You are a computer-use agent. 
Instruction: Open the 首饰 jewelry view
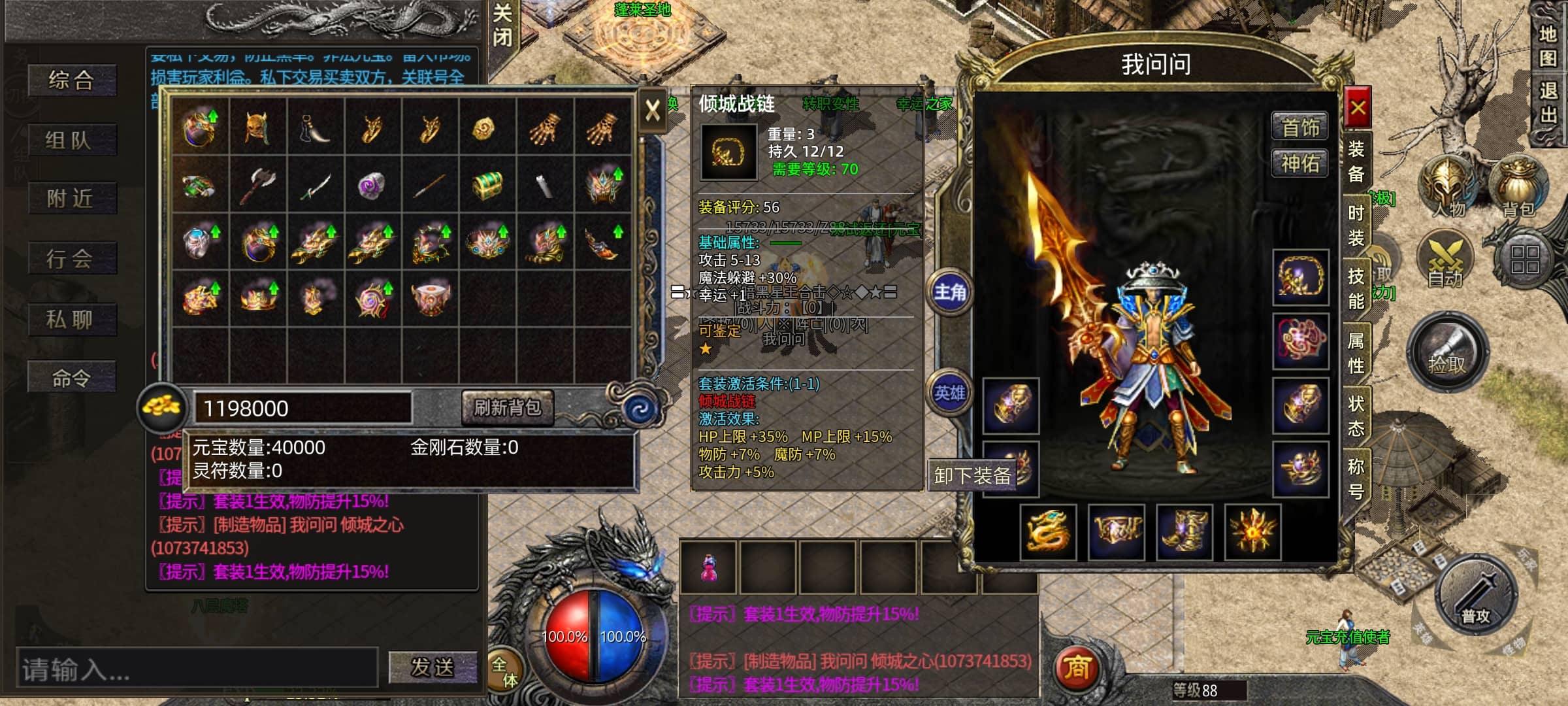(x=1300, y=127)
